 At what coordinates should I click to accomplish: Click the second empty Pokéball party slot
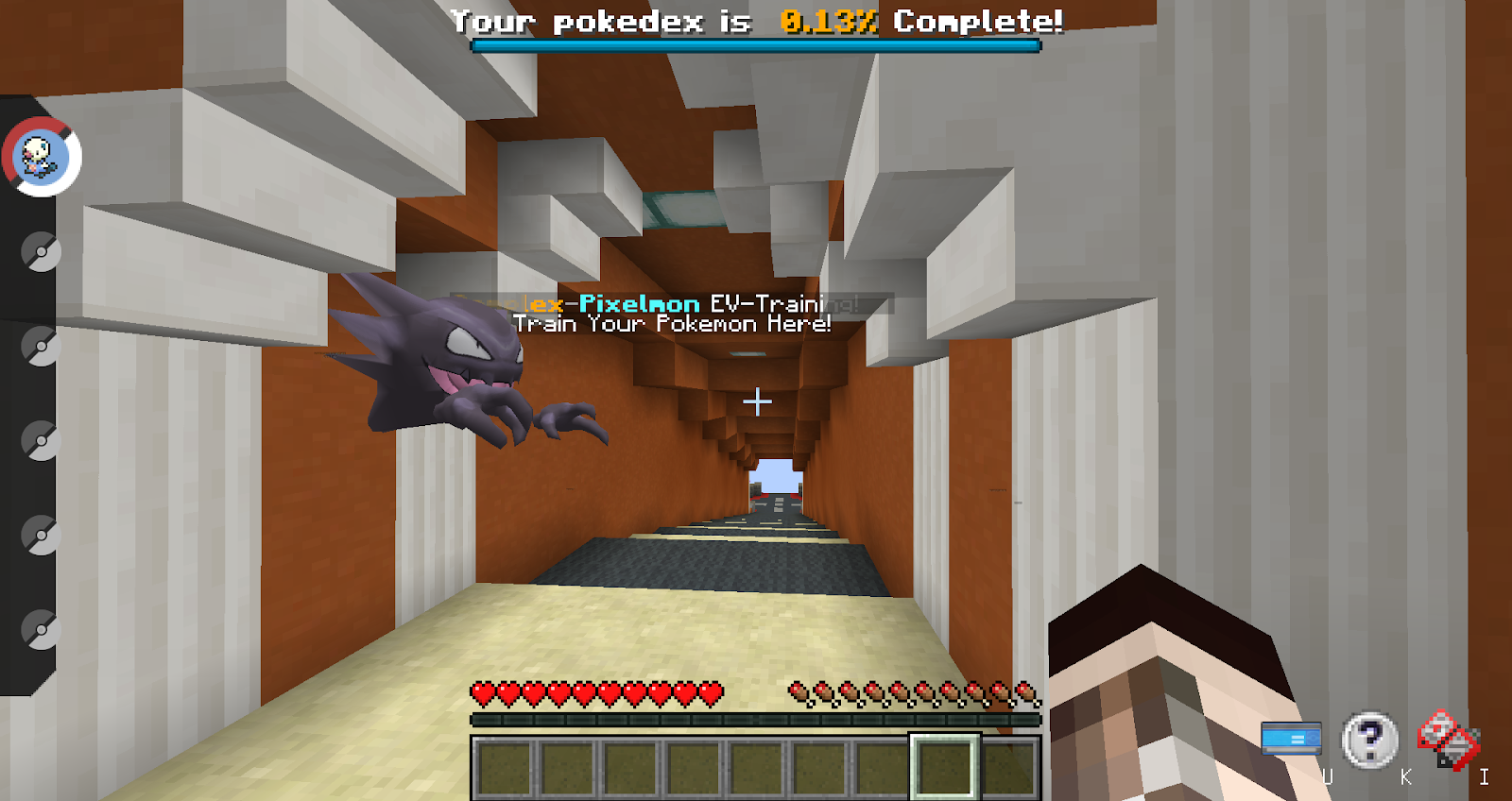42,347
